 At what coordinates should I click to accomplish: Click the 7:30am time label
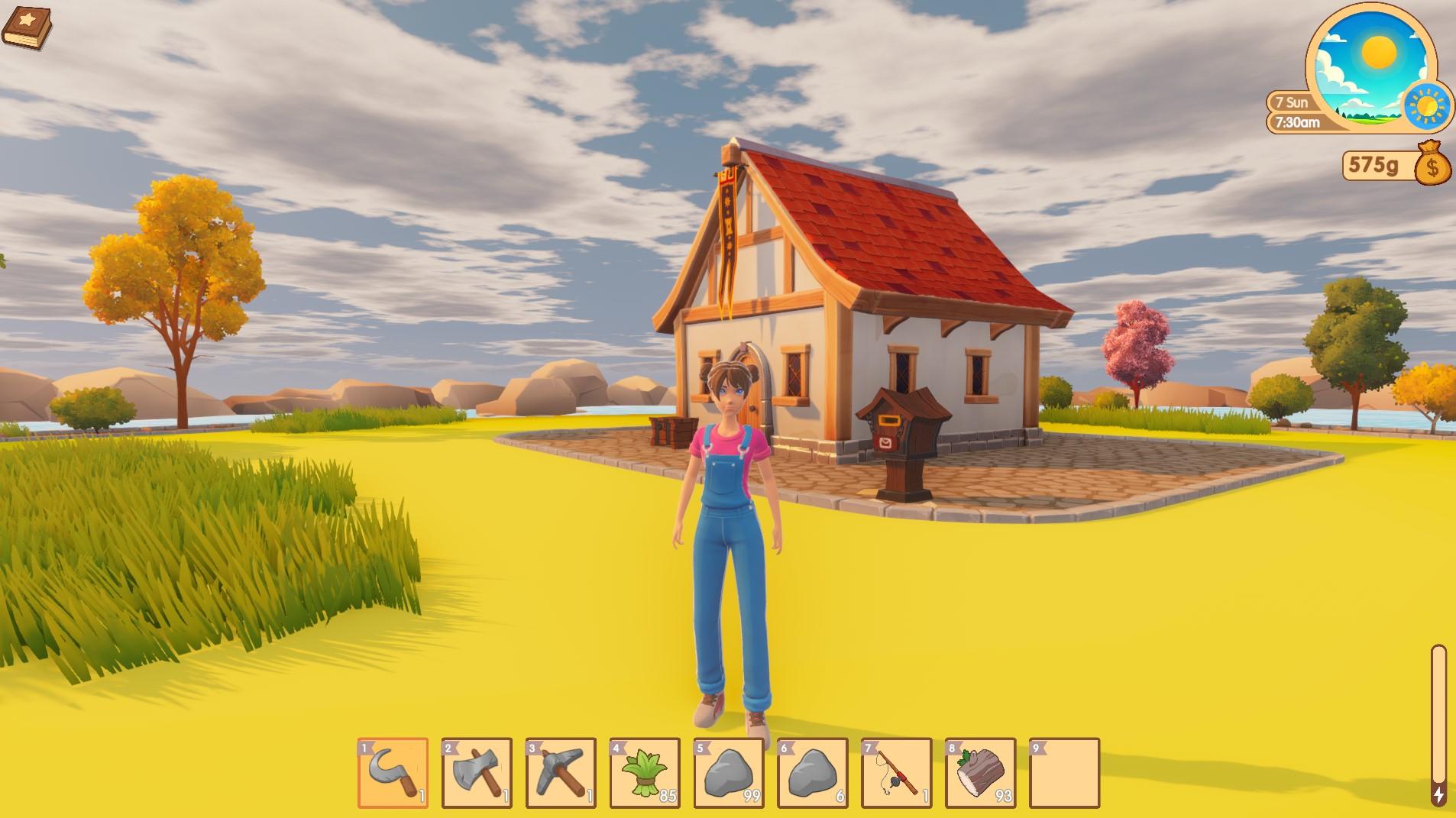(1296, 121)
